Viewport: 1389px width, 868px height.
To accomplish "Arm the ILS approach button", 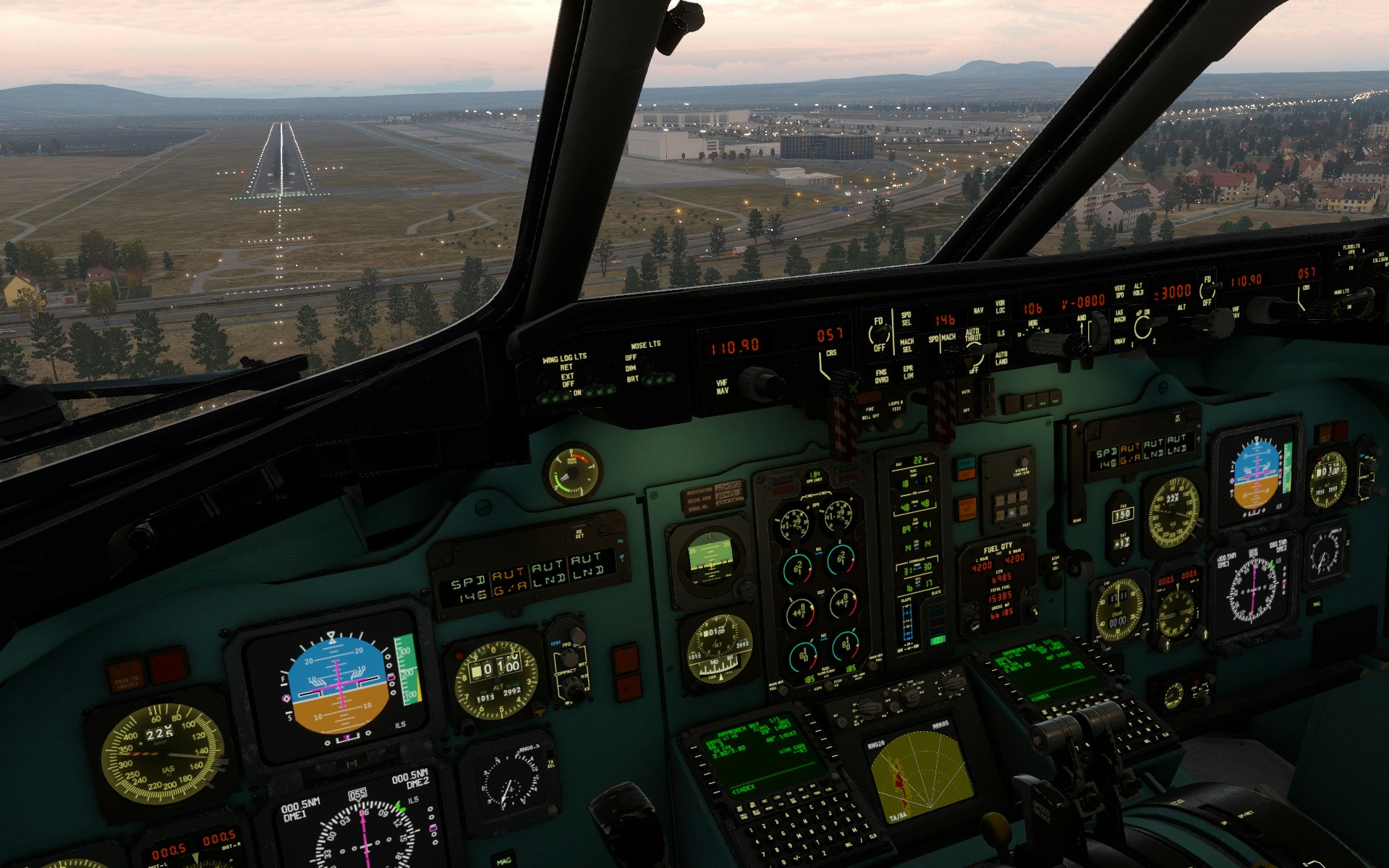I will click(1001, 333).
